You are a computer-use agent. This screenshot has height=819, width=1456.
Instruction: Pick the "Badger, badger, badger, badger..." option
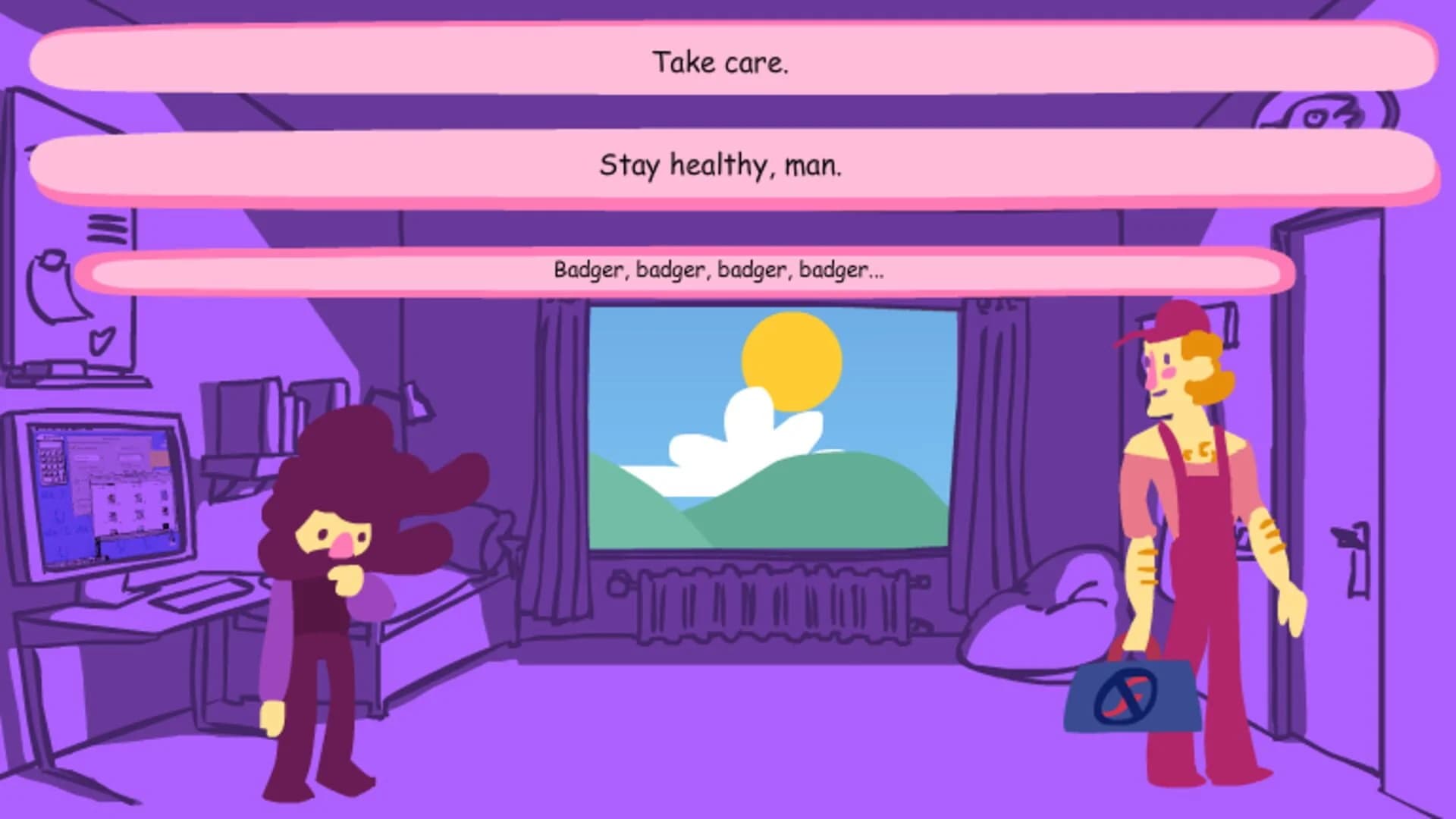720,270
